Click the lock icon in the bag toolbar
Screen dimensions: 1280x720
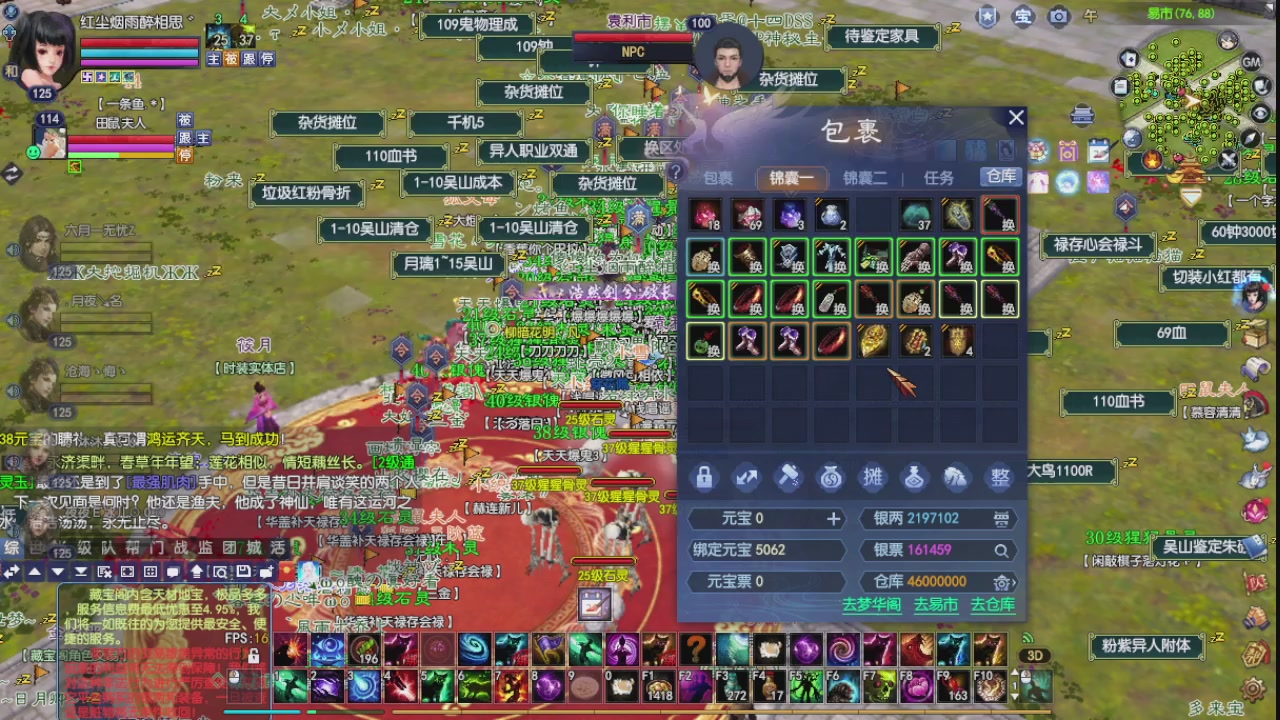[x=705, y=477]
